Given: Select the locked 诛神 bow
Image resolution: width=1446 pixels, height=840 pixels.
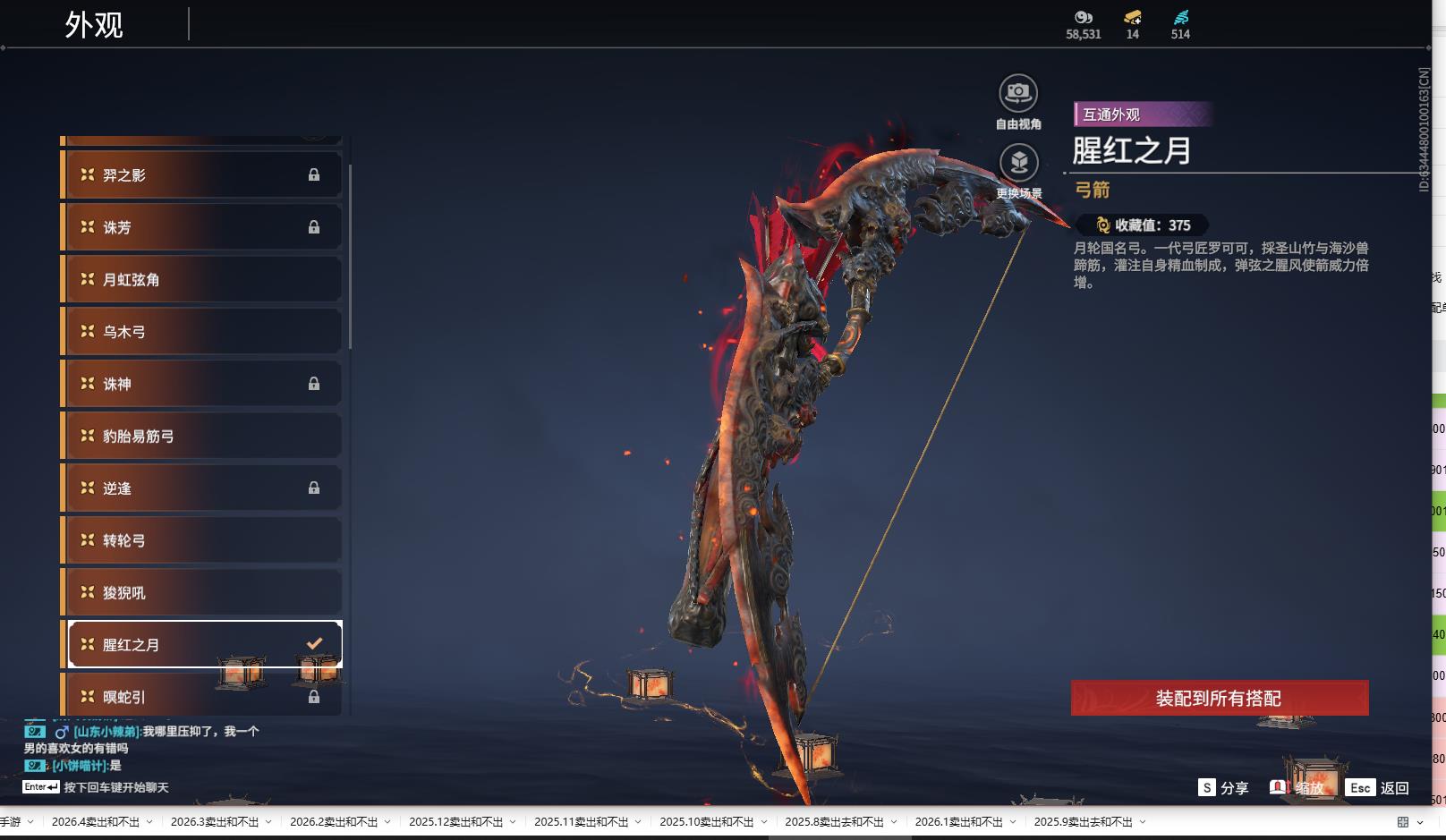Looking at the screenshot, I should click(x=201, y=384).
